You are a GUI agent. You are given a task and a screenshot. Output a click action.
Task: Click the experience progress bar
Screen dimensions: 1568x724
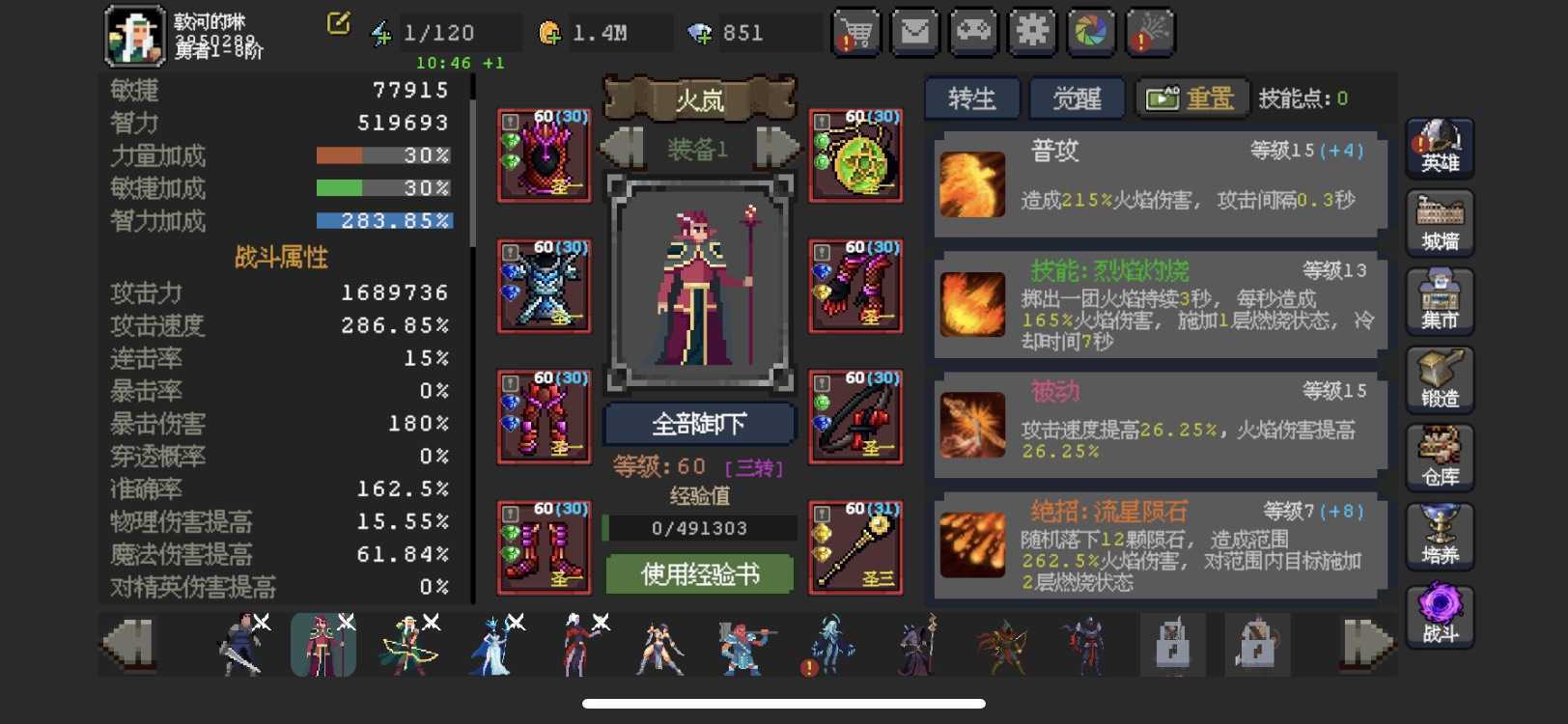[697, 527]
